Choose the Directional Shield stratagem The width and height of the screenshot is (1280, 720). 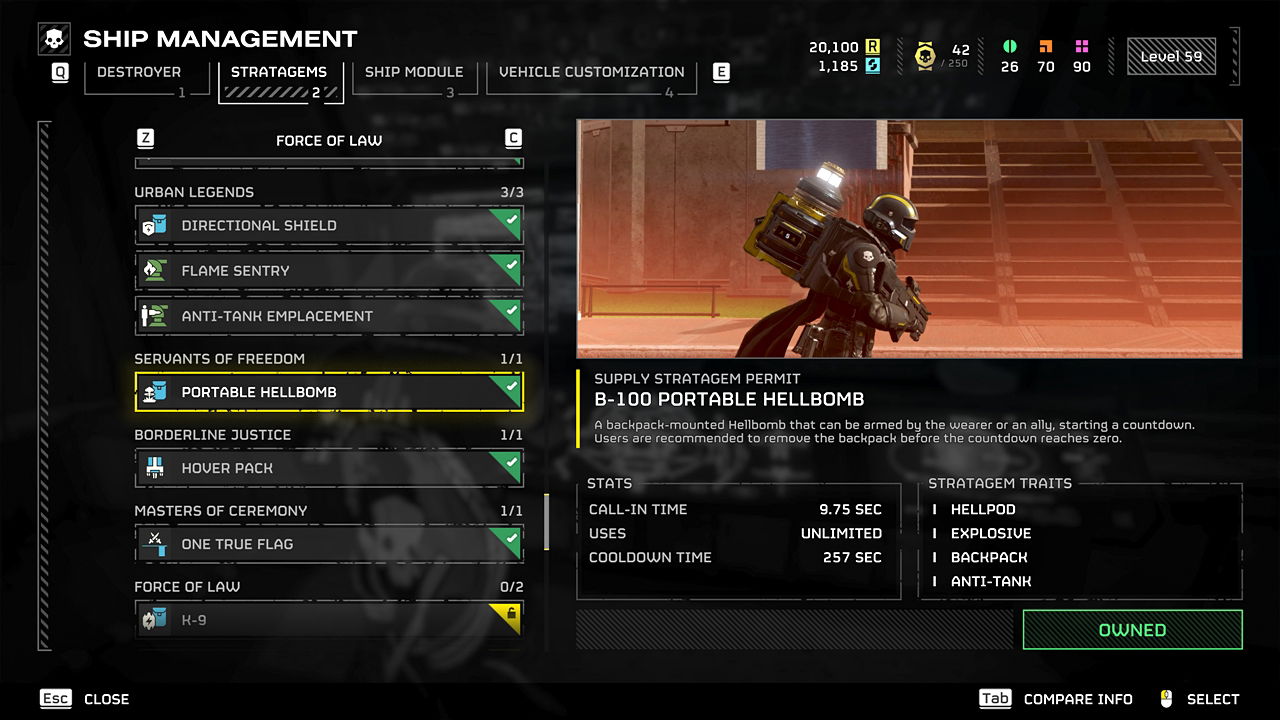(329, 226)
